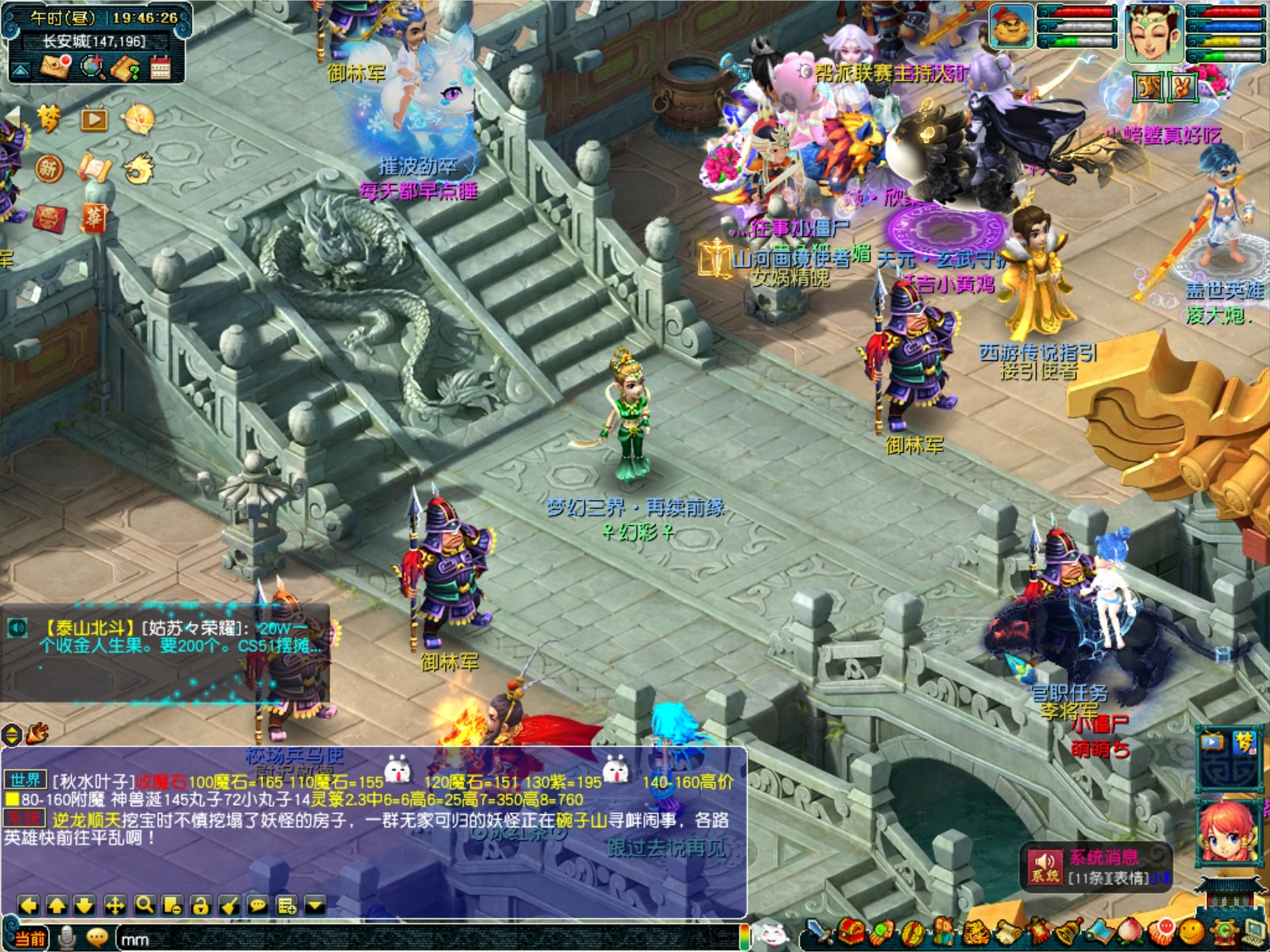Clear chat with the broom button
1270x952 pixels.
pos(229,906)
